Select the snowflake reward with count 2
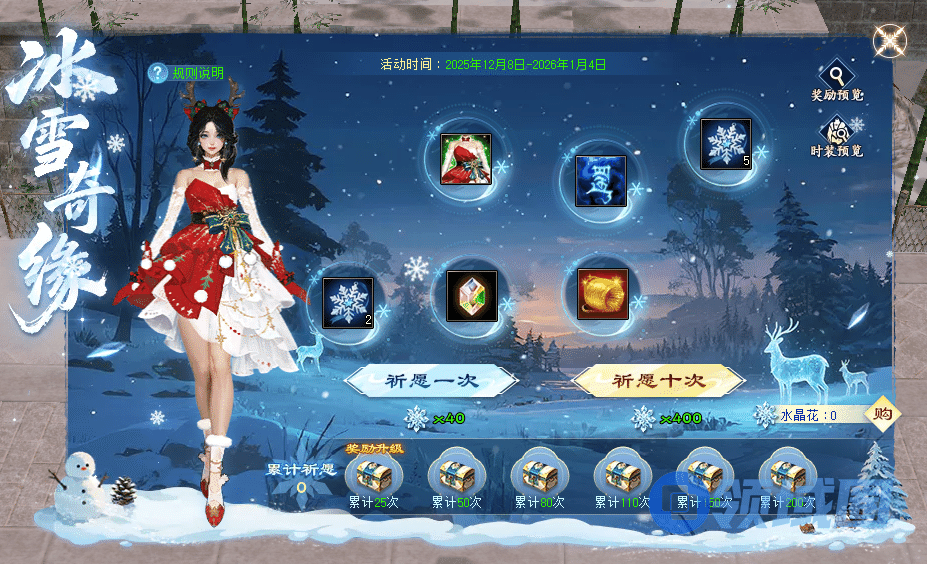 tap(348, 302)
